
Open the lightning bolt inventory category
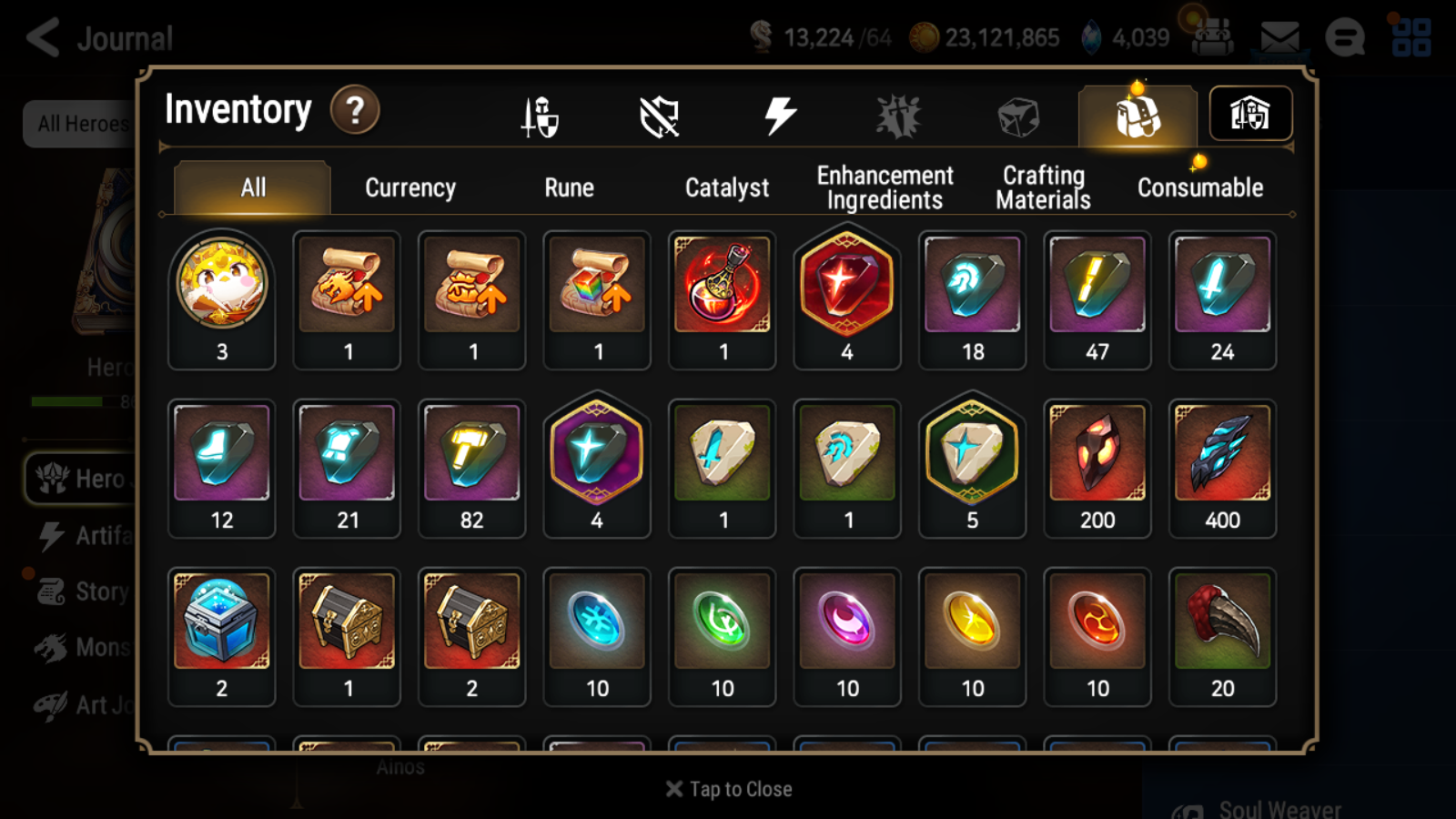click(x=780, y=116)
